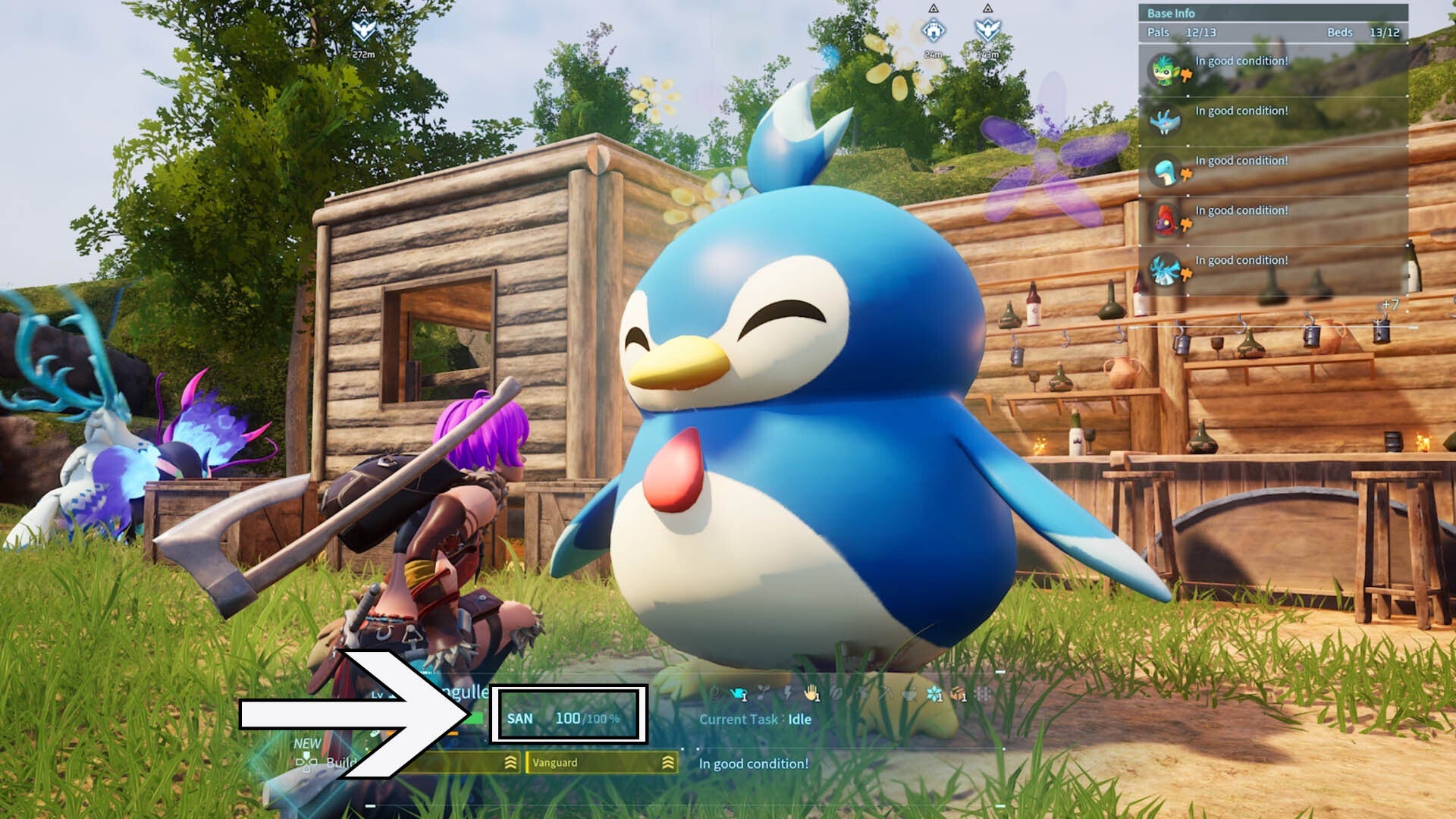Click the gamepad Build prompt icon
1456x819 pixels.
[307, 764]
